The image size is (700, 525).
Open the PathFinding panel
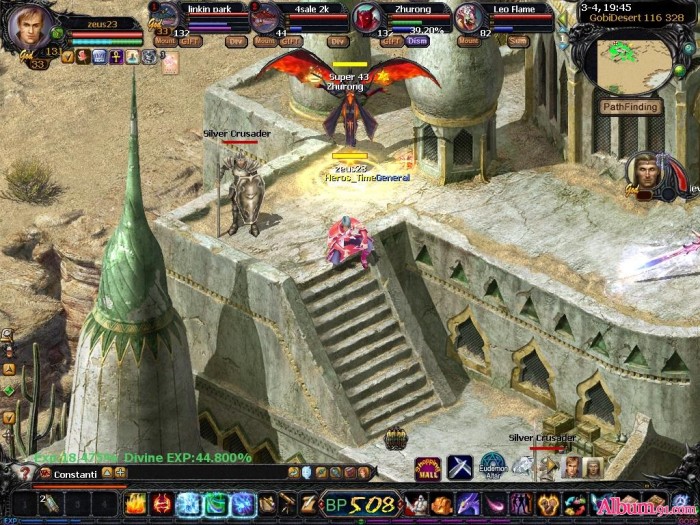[632, 107]
